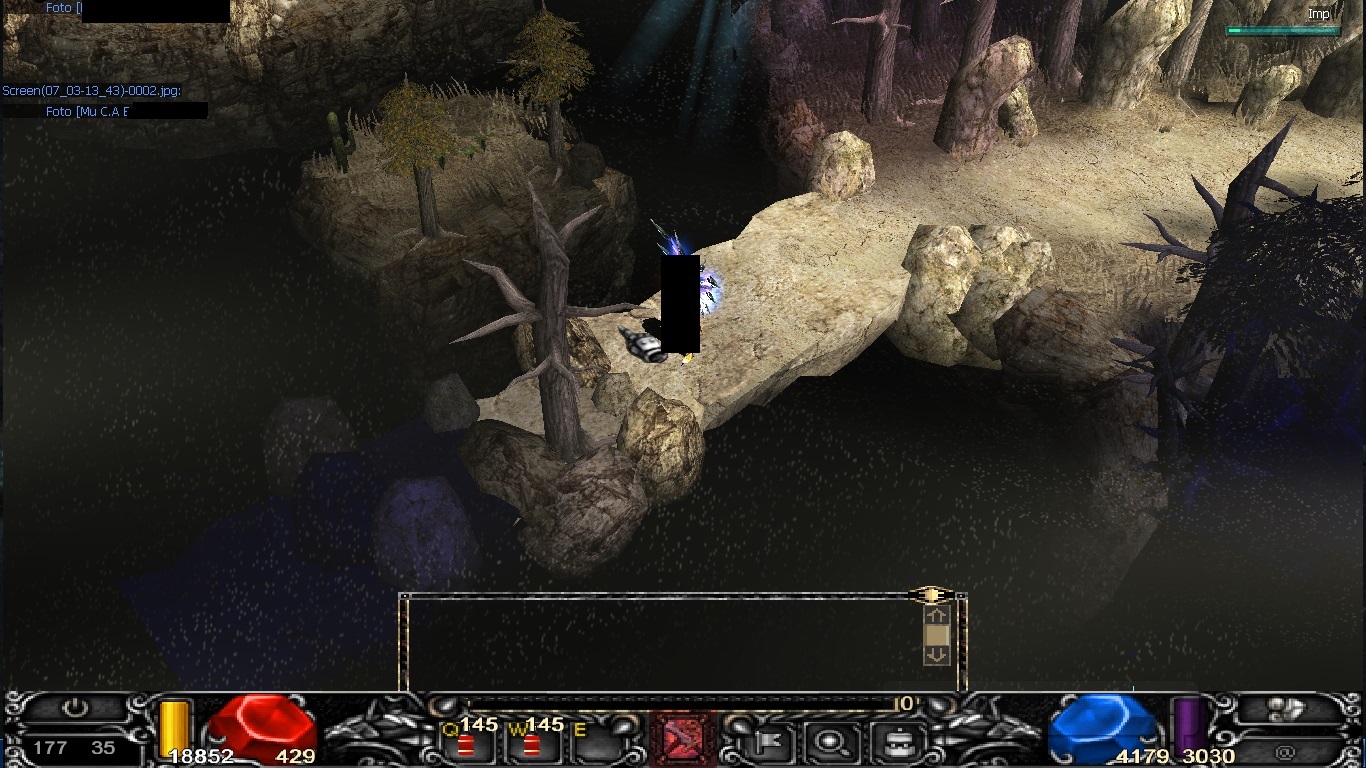Use the Q-slot red potion
1366x768 pixels.
click(465, 745)
